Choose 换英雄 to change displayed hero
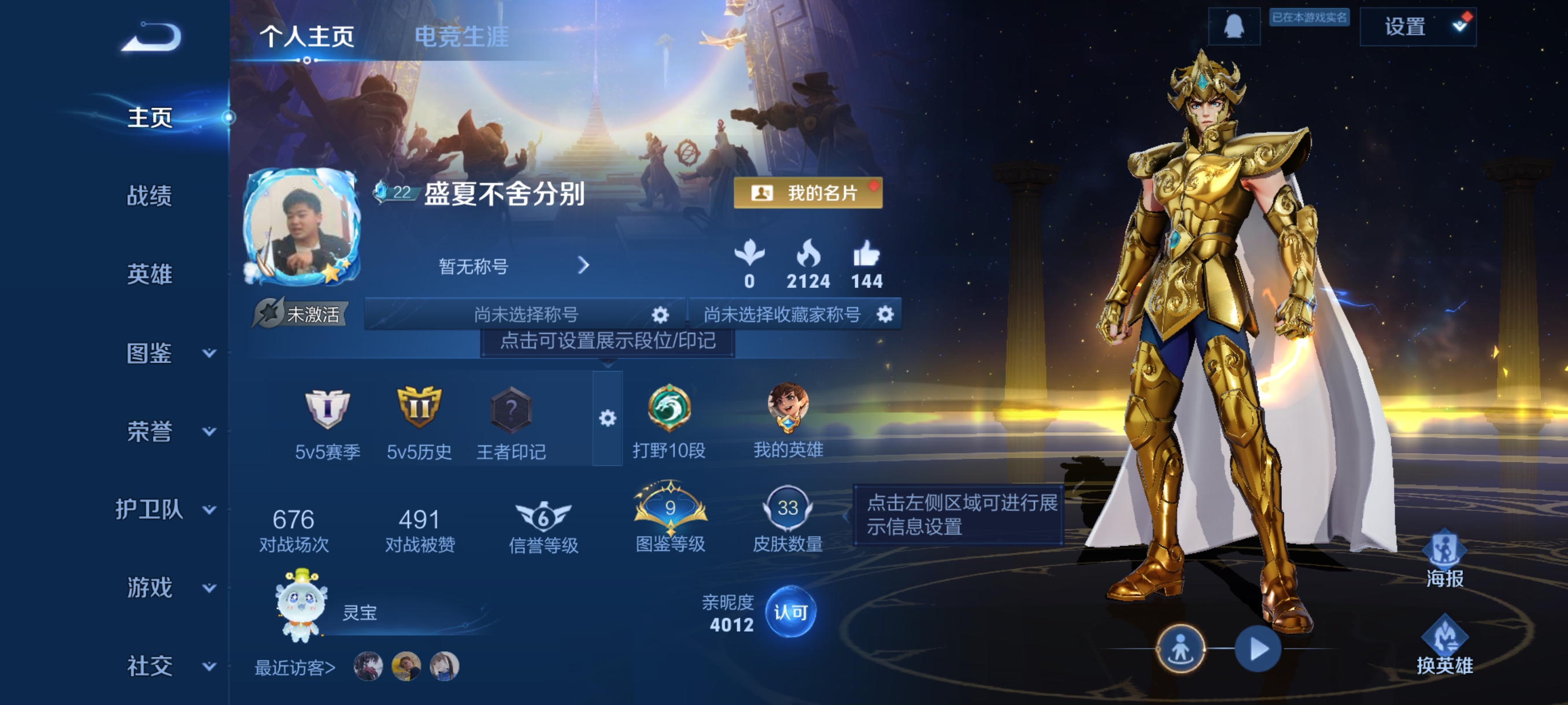 tap(1444, 646)
